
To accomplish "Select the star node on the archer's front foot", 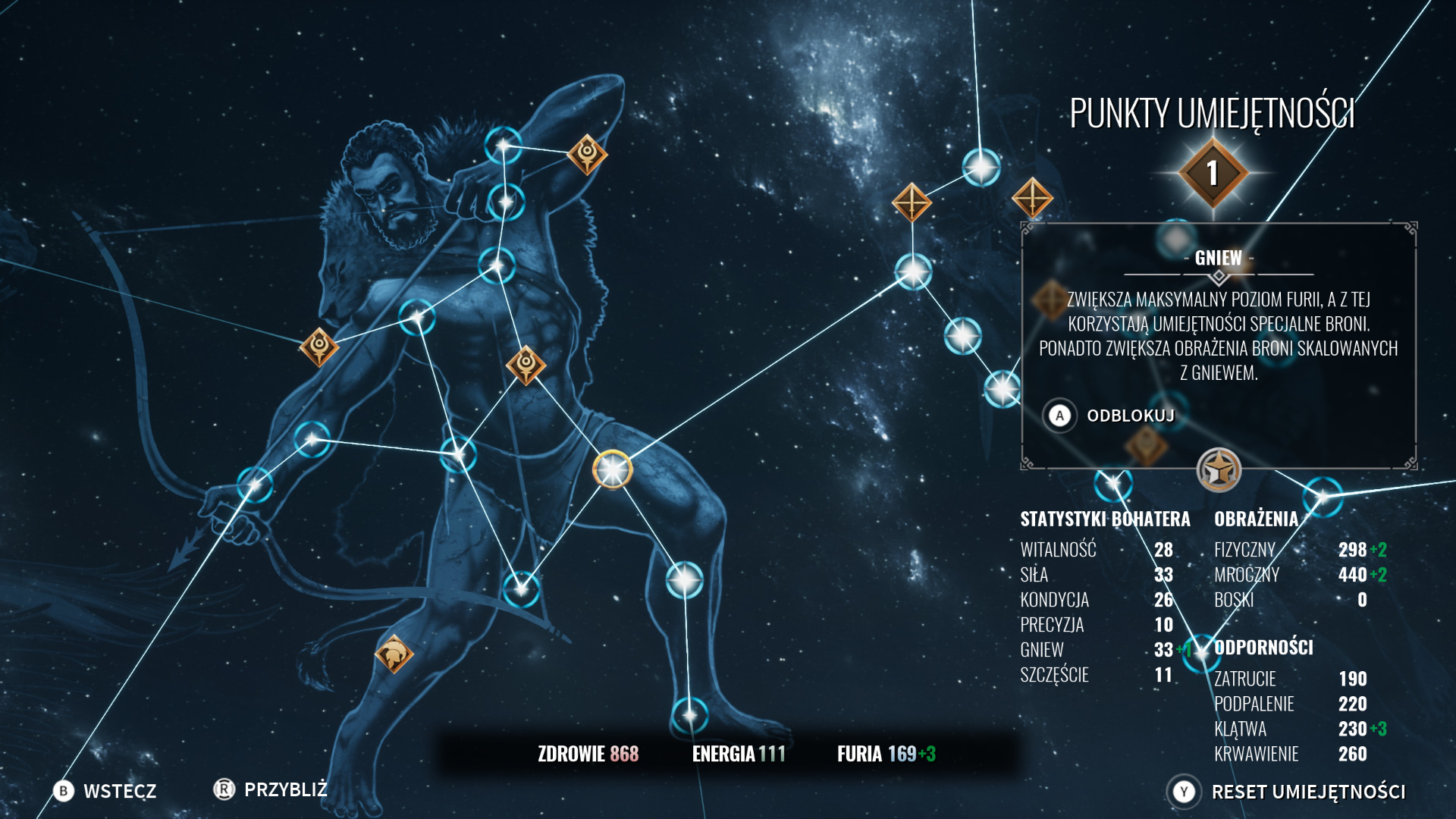I will 689,714.
